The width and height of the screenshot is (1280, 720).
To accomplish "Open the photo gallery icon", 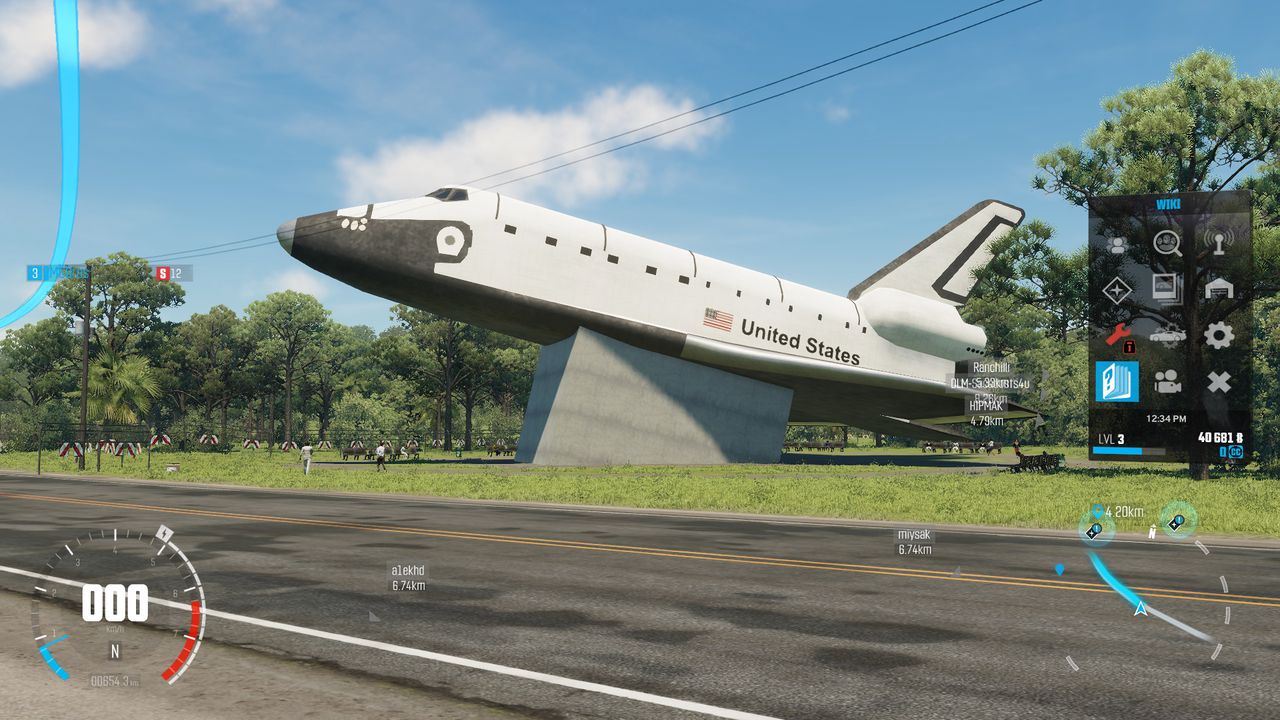I will pyautogui.click(x=1167, y=289).
